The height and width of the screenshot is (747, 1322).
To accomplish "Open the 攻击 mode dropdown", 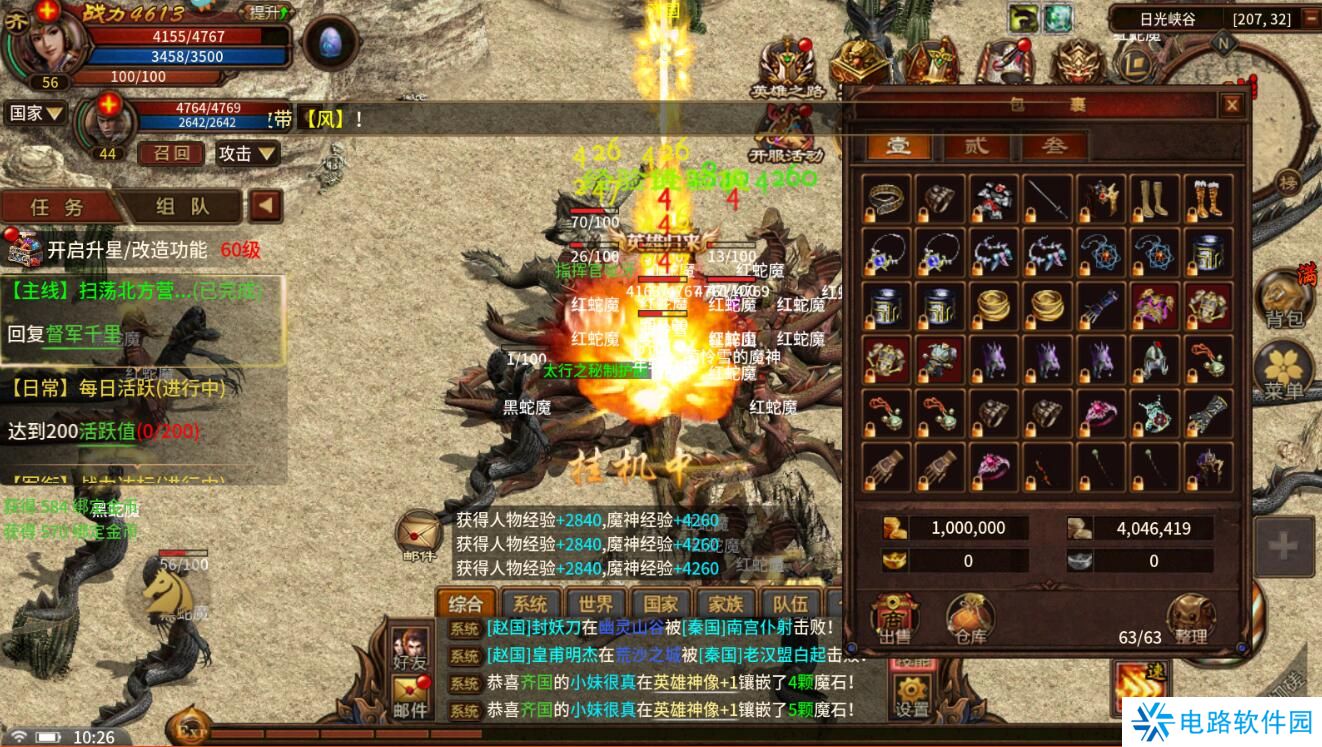I will pos(247,153).
